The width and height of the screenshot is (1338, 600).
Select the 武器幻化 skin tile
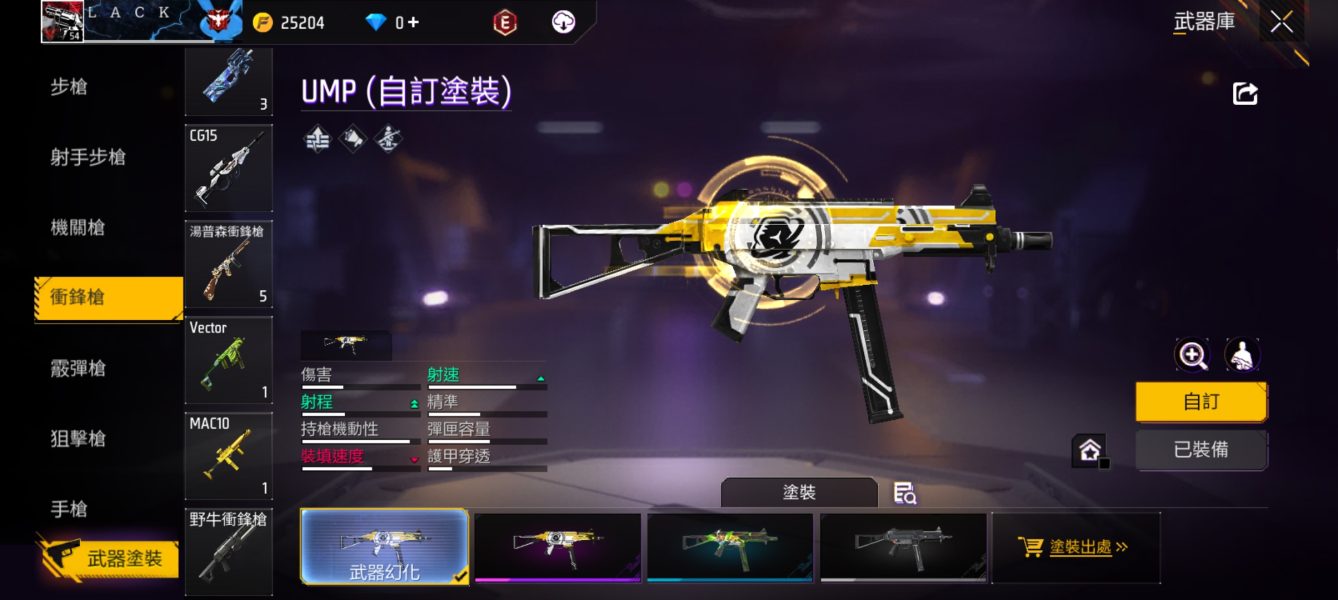point(385,546)
